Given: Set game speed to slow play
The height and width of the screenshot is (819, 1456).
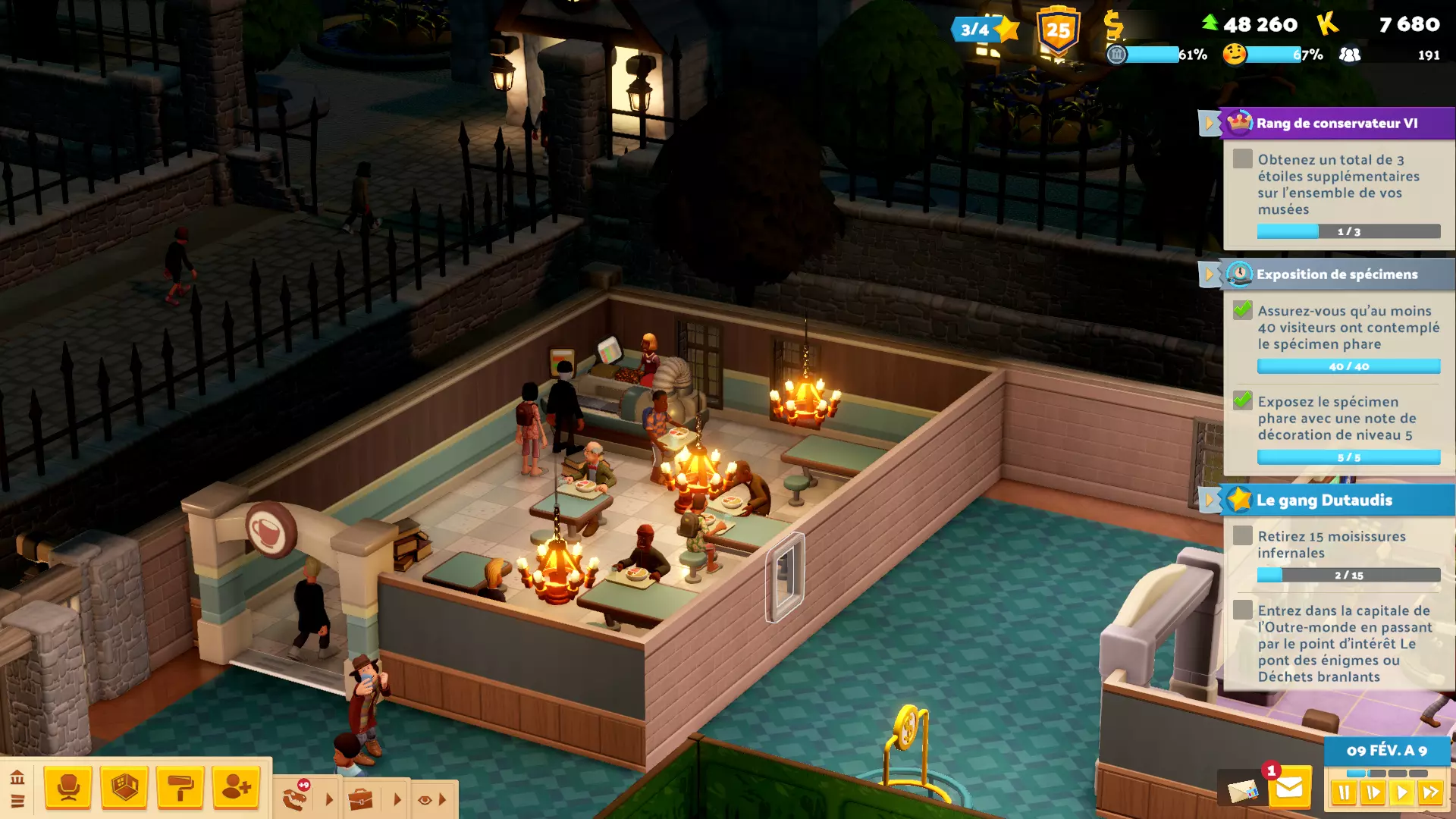Looking at the screenshot, I should click(x=1373, y=793).
